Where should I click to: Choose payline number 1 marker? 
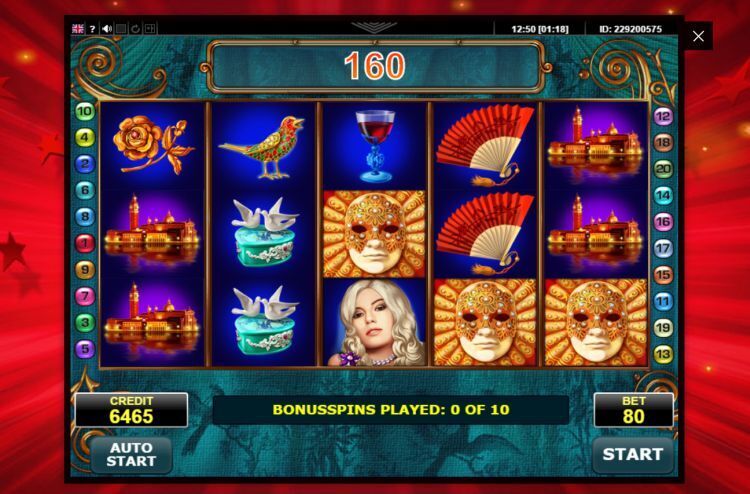click(85, 243)
